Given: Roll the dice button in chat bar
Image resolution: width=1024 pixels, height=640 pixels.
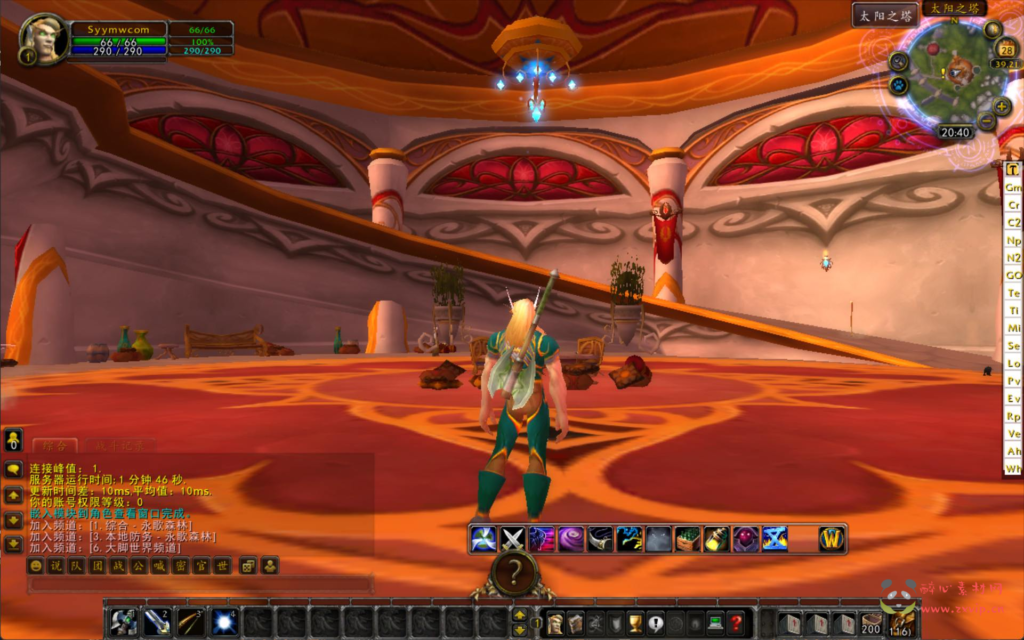Looking at the screenshot, I should pos(247,566).
